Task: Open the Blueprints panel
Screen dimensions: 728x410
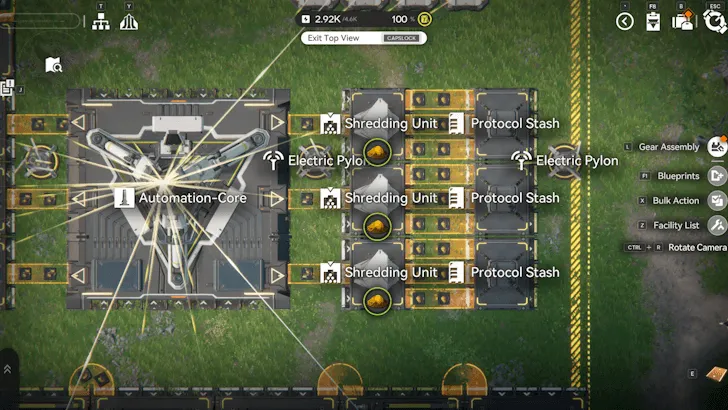Action: pyautogui.click(x=716, y=175)
